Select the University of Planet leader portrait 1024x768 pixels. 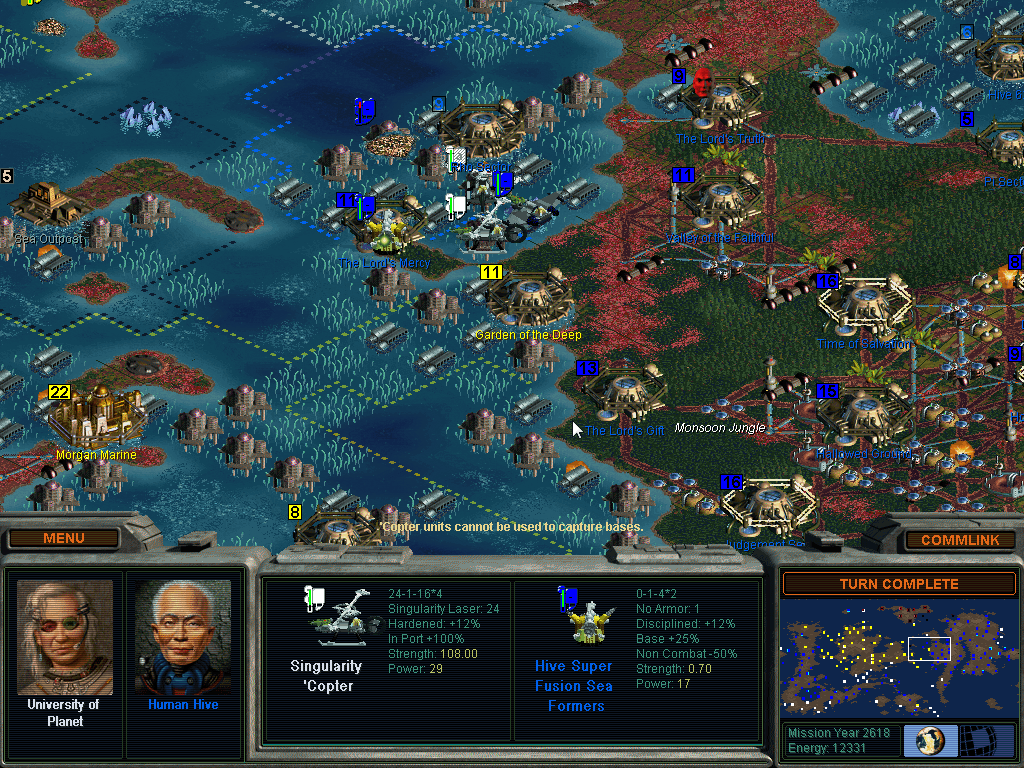tap(65, 638)
